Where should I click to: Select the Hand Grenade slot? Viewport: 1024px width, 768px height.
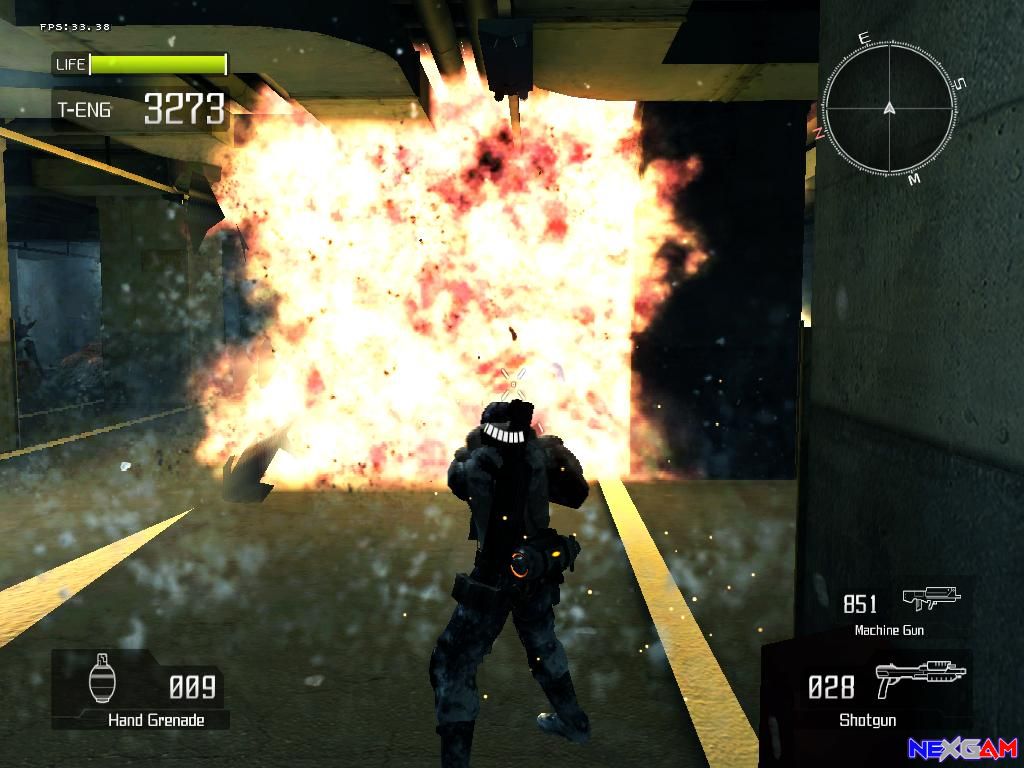(140, 690)
